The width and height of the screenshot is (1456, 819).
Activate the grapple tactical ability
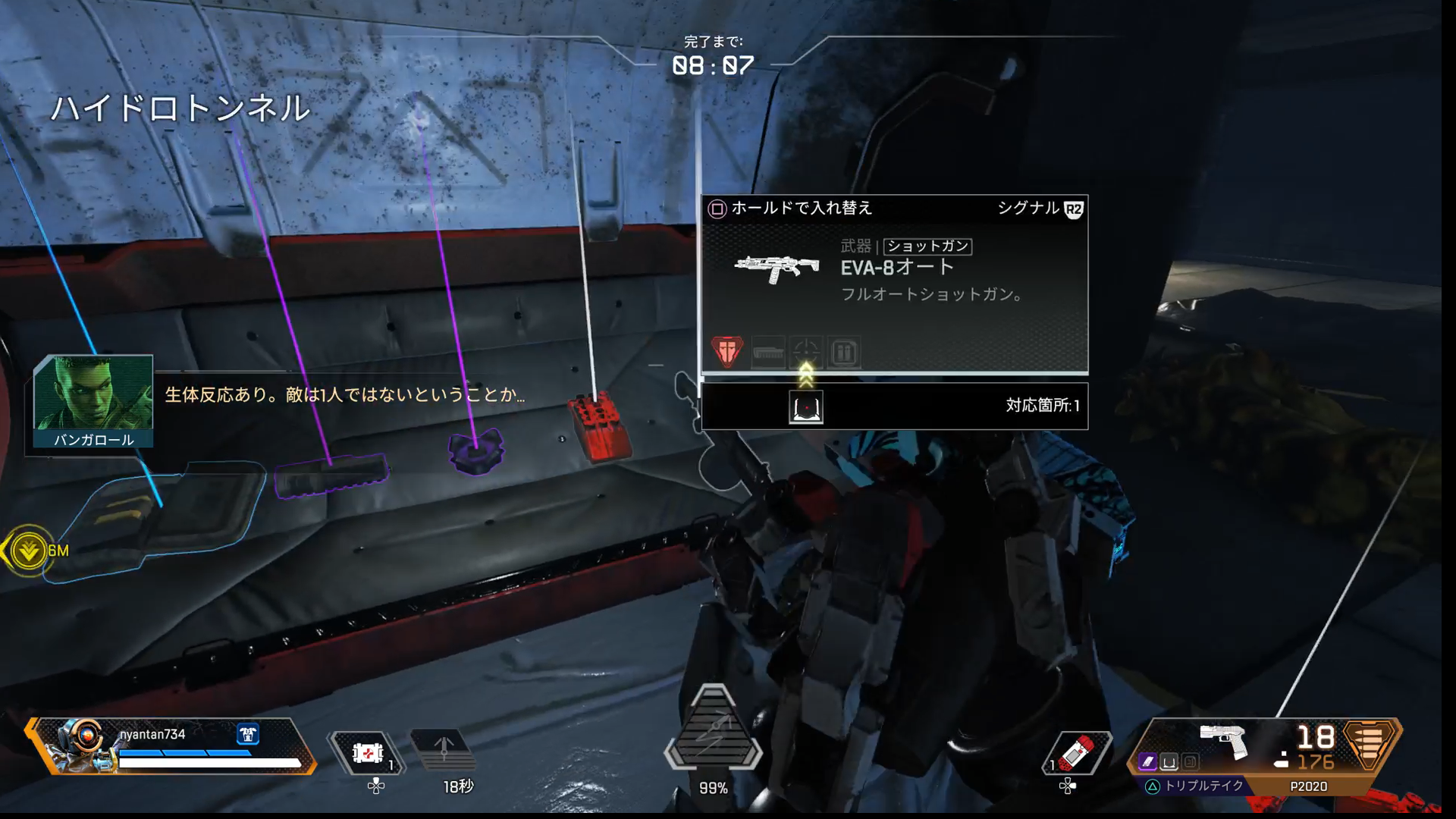[x=444, y=751]
